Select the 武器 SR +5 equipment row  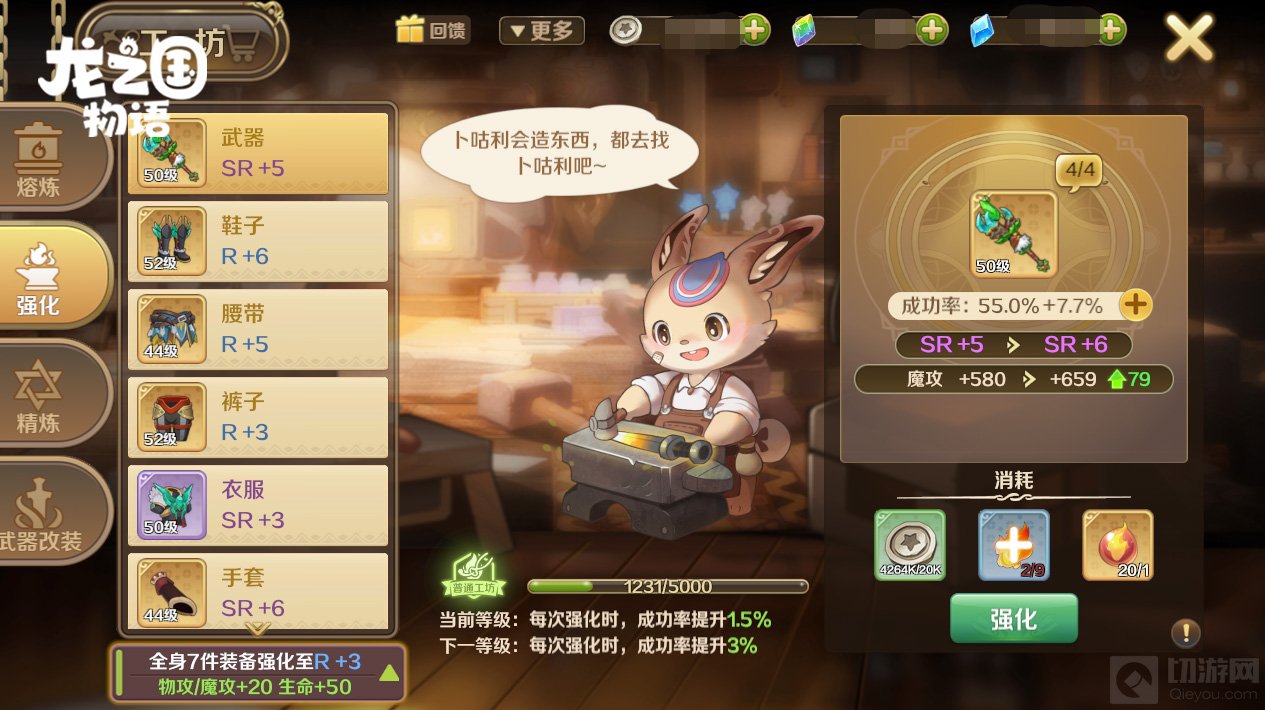[258, 153]
